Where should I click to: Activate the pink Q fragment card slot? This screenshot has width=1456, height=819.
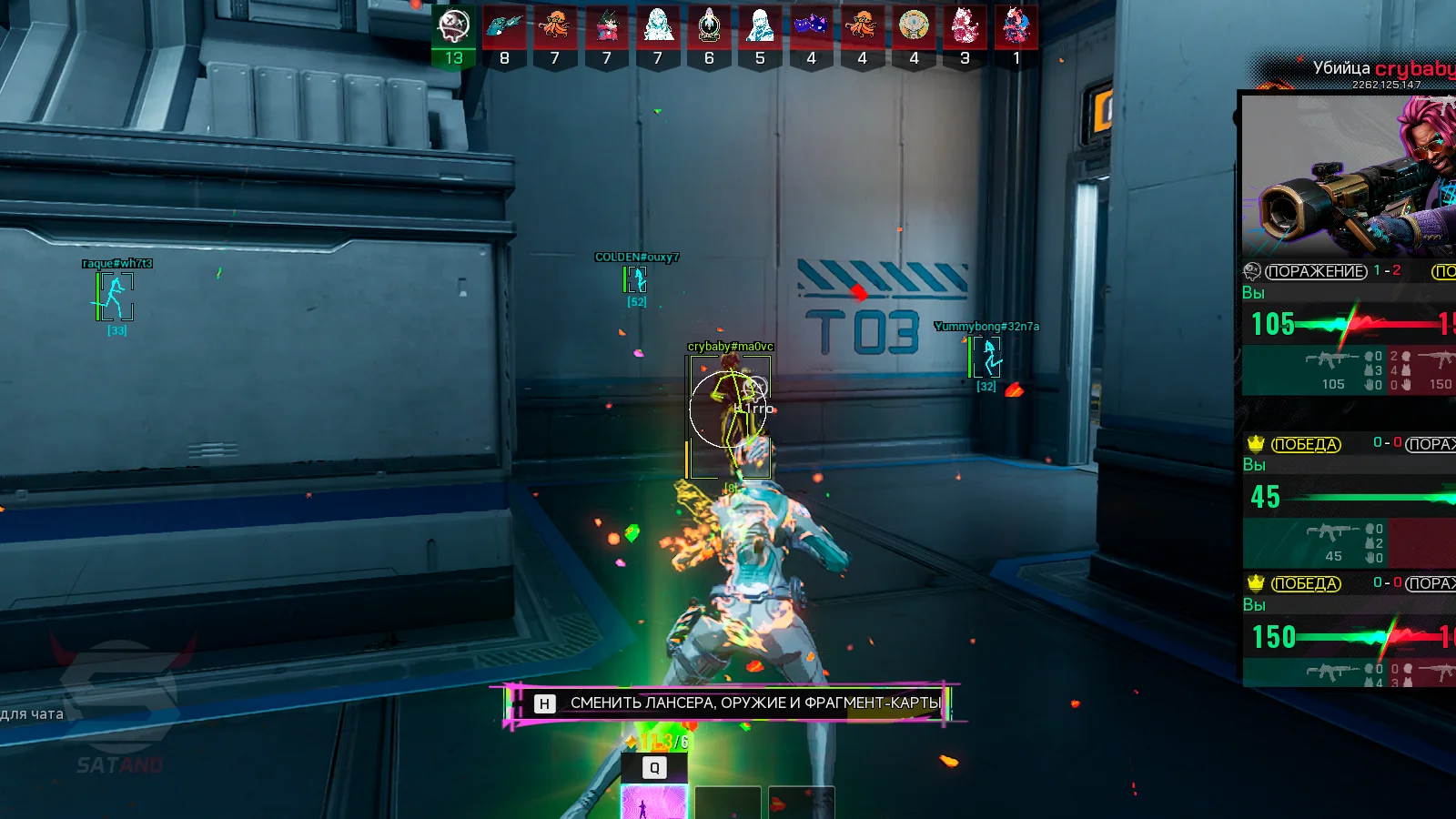point(653,803)
